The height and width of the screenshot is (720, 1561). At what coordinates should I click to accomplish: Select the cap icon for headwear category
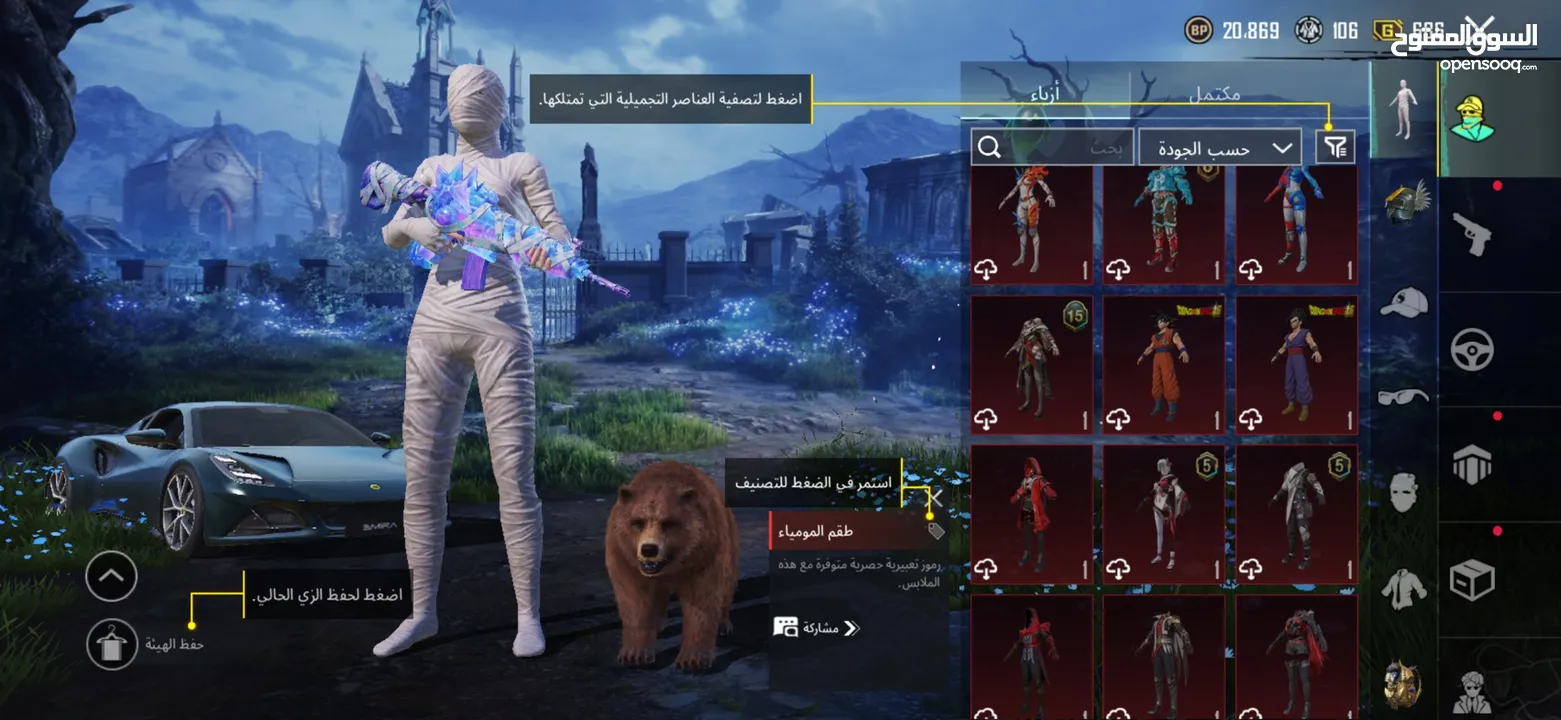1405,302
